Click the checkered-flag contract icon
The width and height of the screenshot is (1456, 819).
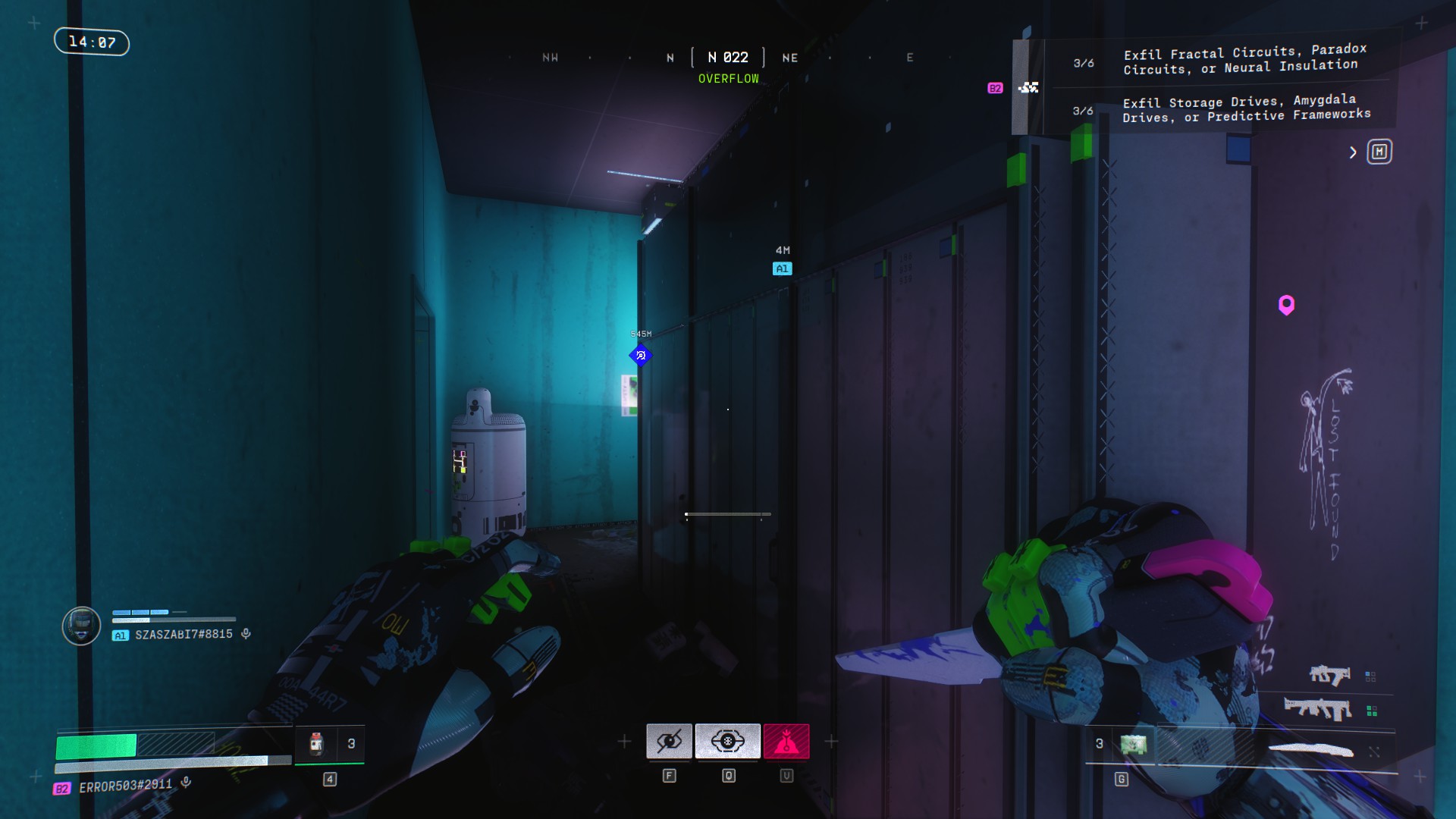(1029, 88)
